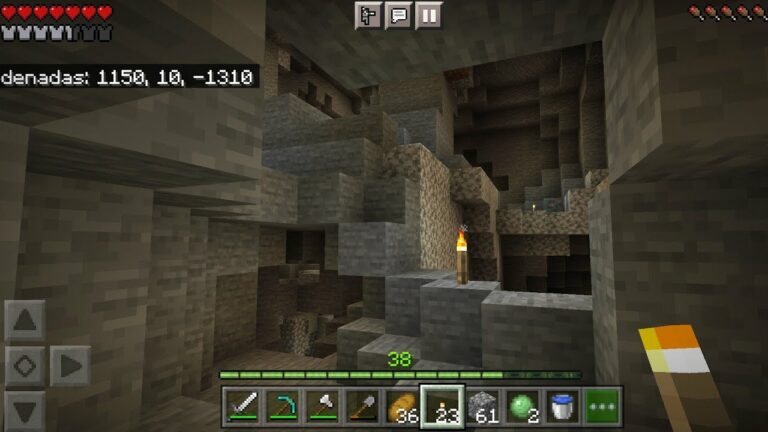This screenshot has height=432, width=768.
Task: Tap the diamond-shaped center D-pad button
Action: [25, 366]
